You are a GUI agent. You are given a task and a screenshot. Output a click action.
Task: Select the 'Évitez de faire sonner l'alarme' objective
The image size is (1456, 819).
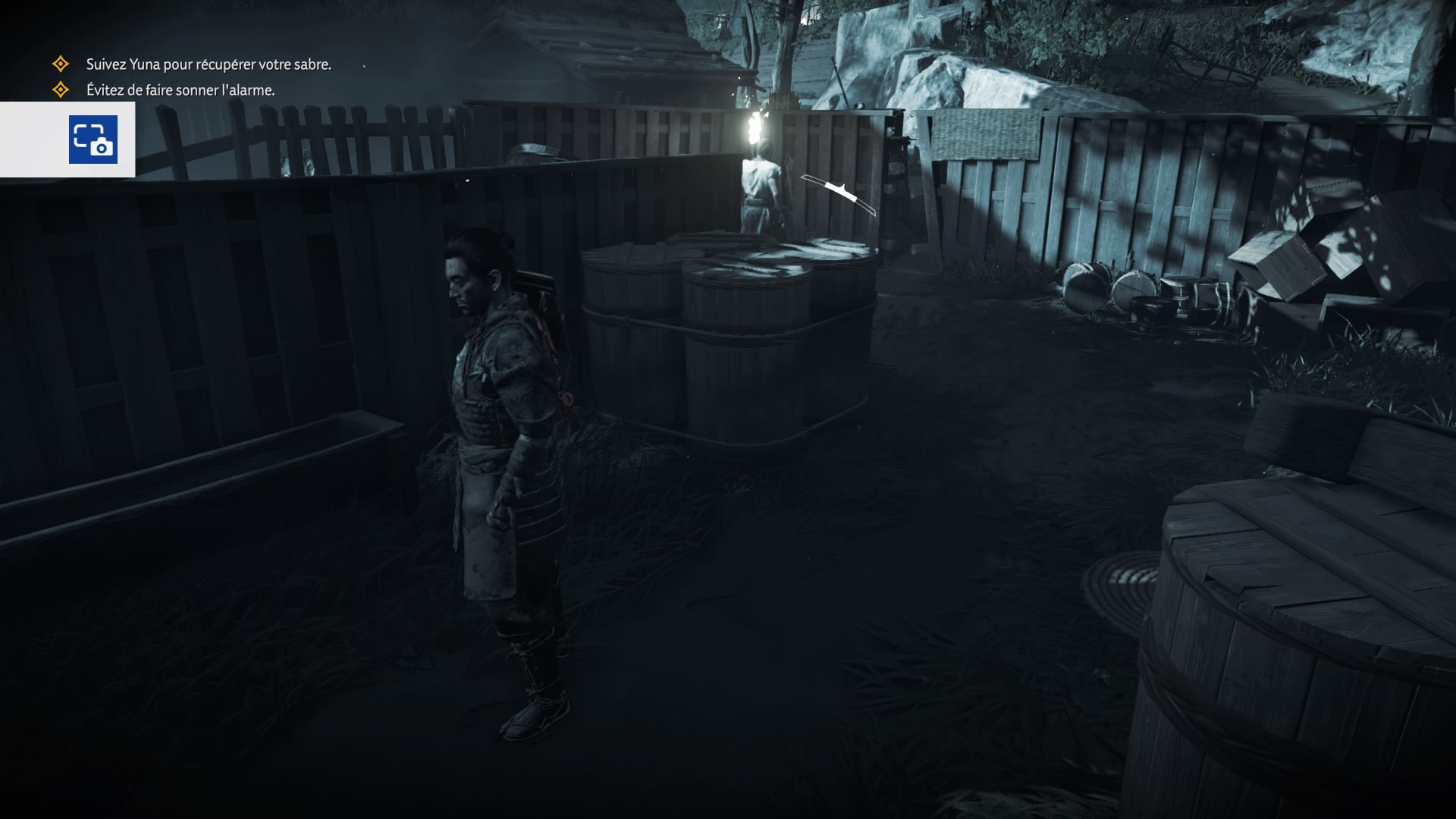tap(180, 90)
